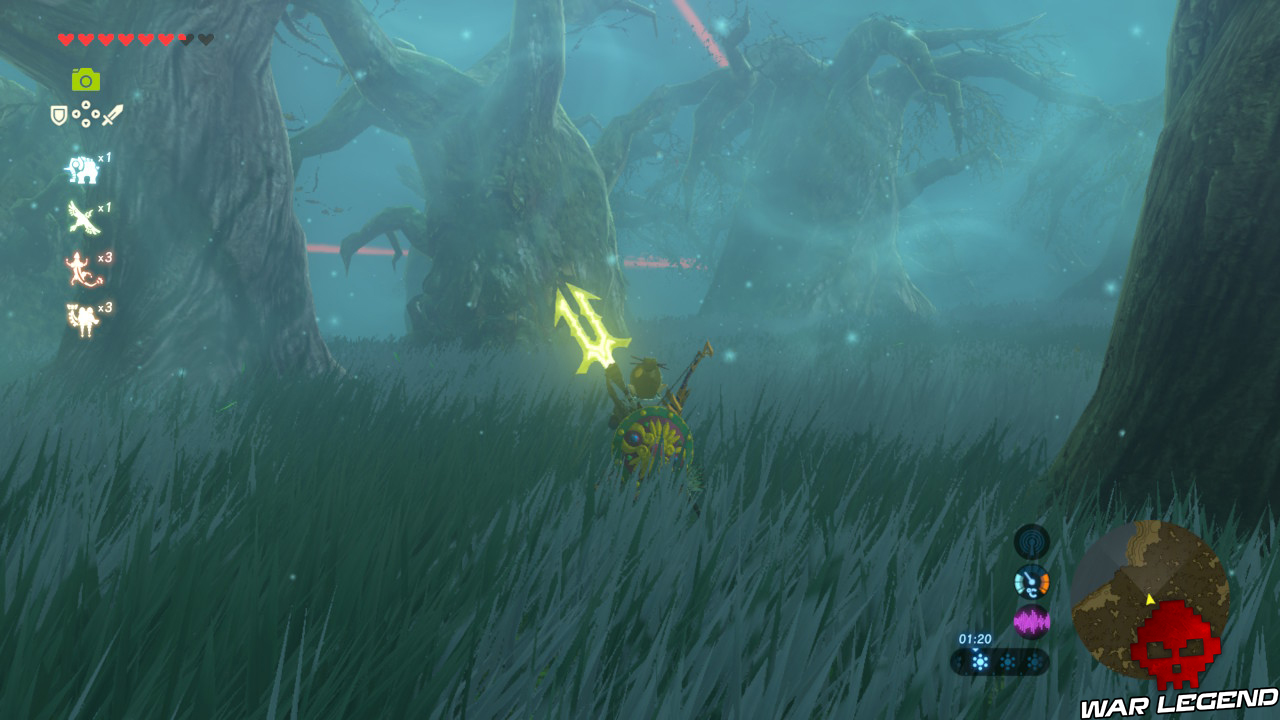Click the purple noise level meter icon
Image resolution: width=1280 pixels, height=720 pixels.
(x=1032, y=621)
